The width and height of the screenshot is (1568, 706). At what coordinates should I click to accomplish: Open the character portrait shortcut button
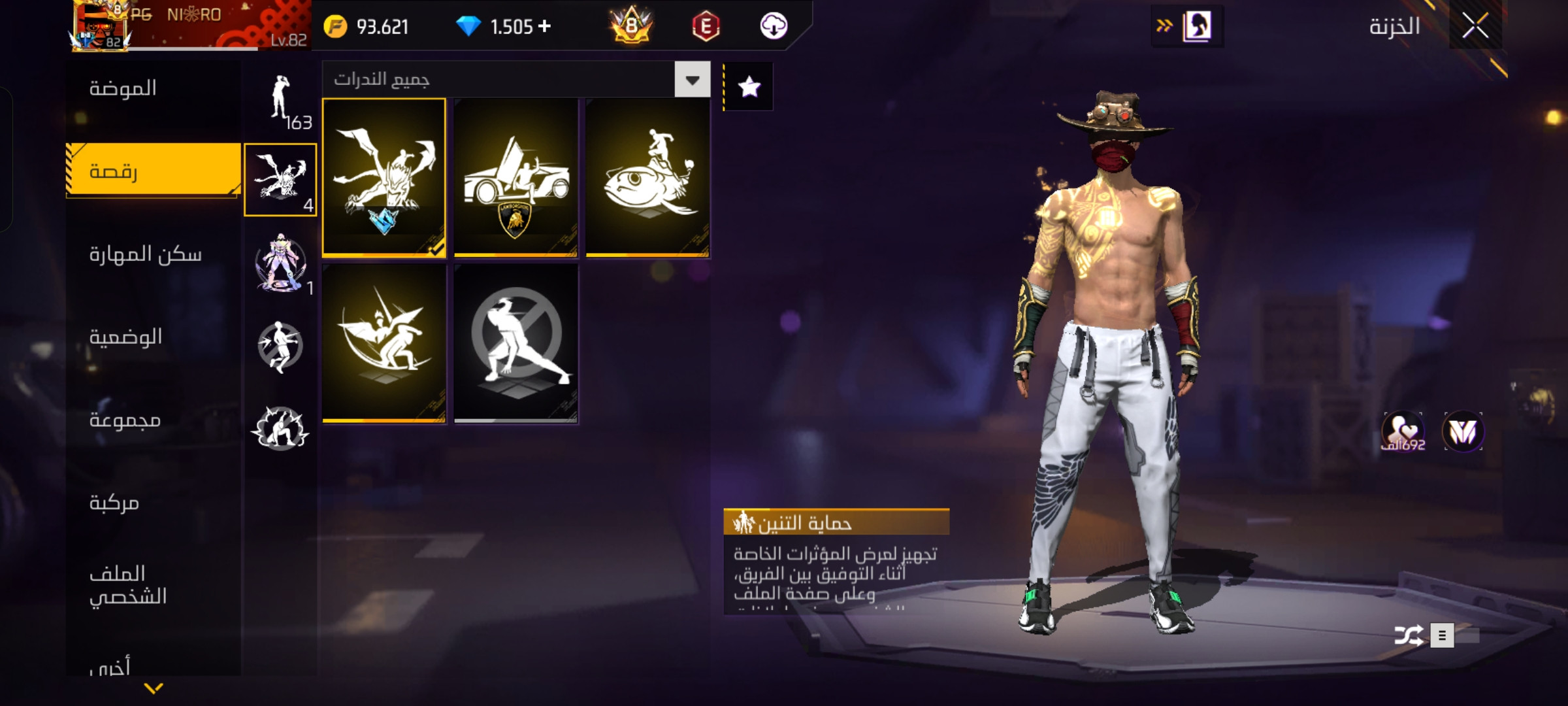click(1197, 26)
